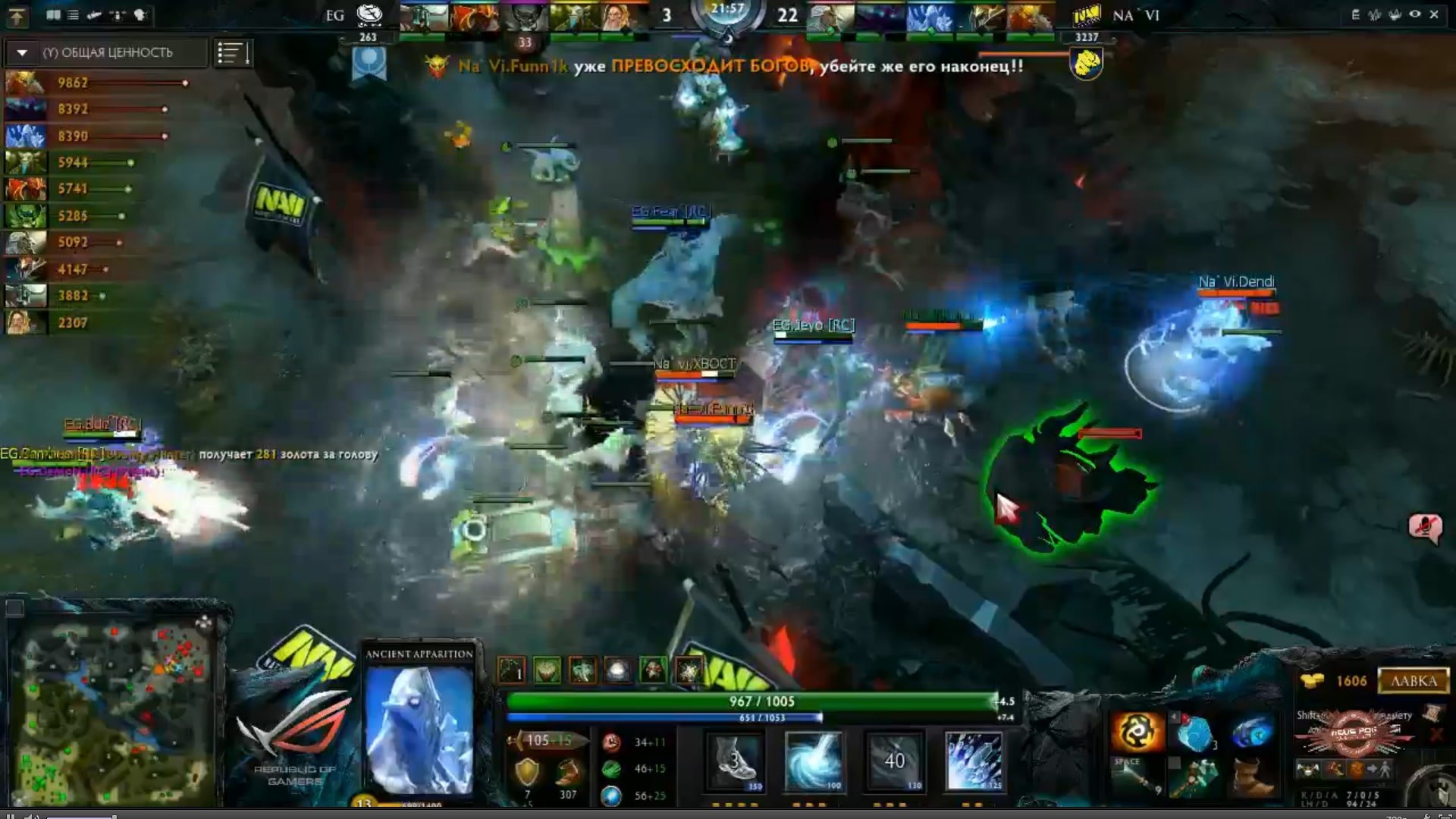Activate the Ice Vortex ability
Screen dimensions: 1456x819
click(813, 761)
